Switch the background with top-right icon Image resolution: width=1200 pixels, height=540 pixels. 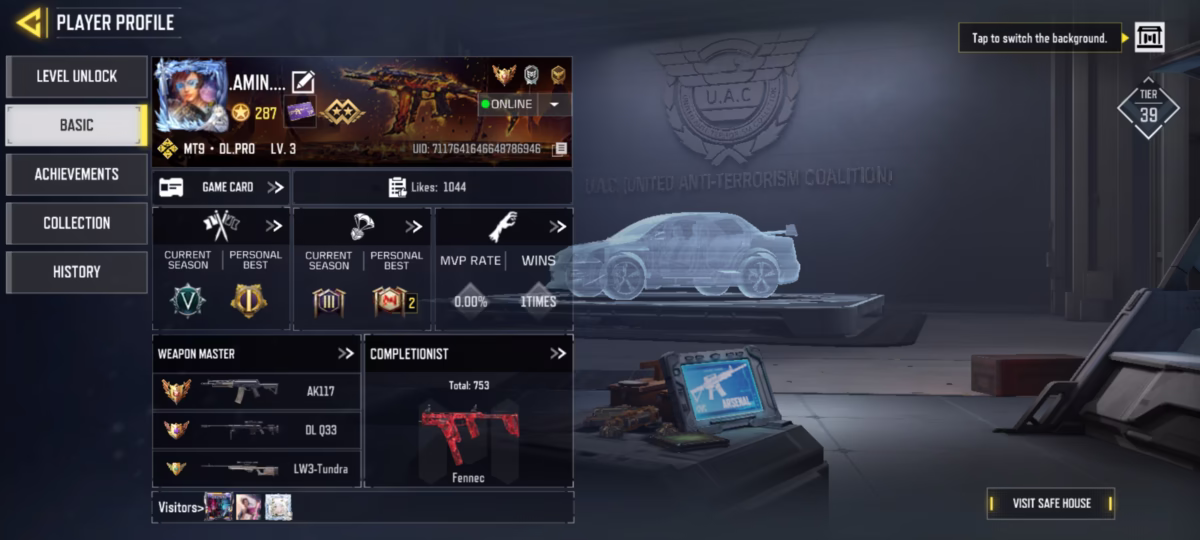pyautogui.click(x=1149, y=38)
